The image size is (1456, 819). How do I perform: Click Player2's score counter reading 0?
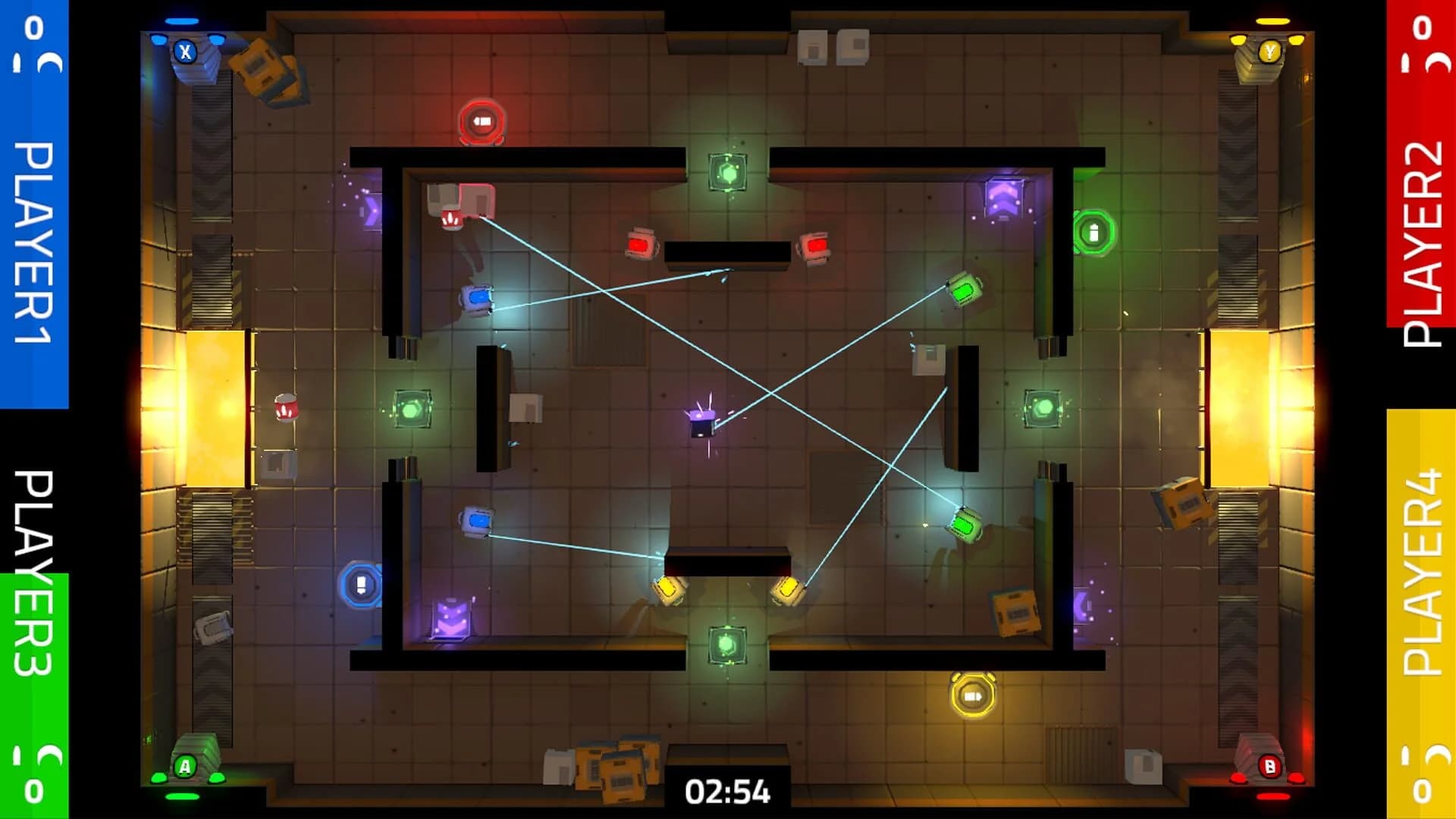pyautogui.click(x=1422, y=27)
